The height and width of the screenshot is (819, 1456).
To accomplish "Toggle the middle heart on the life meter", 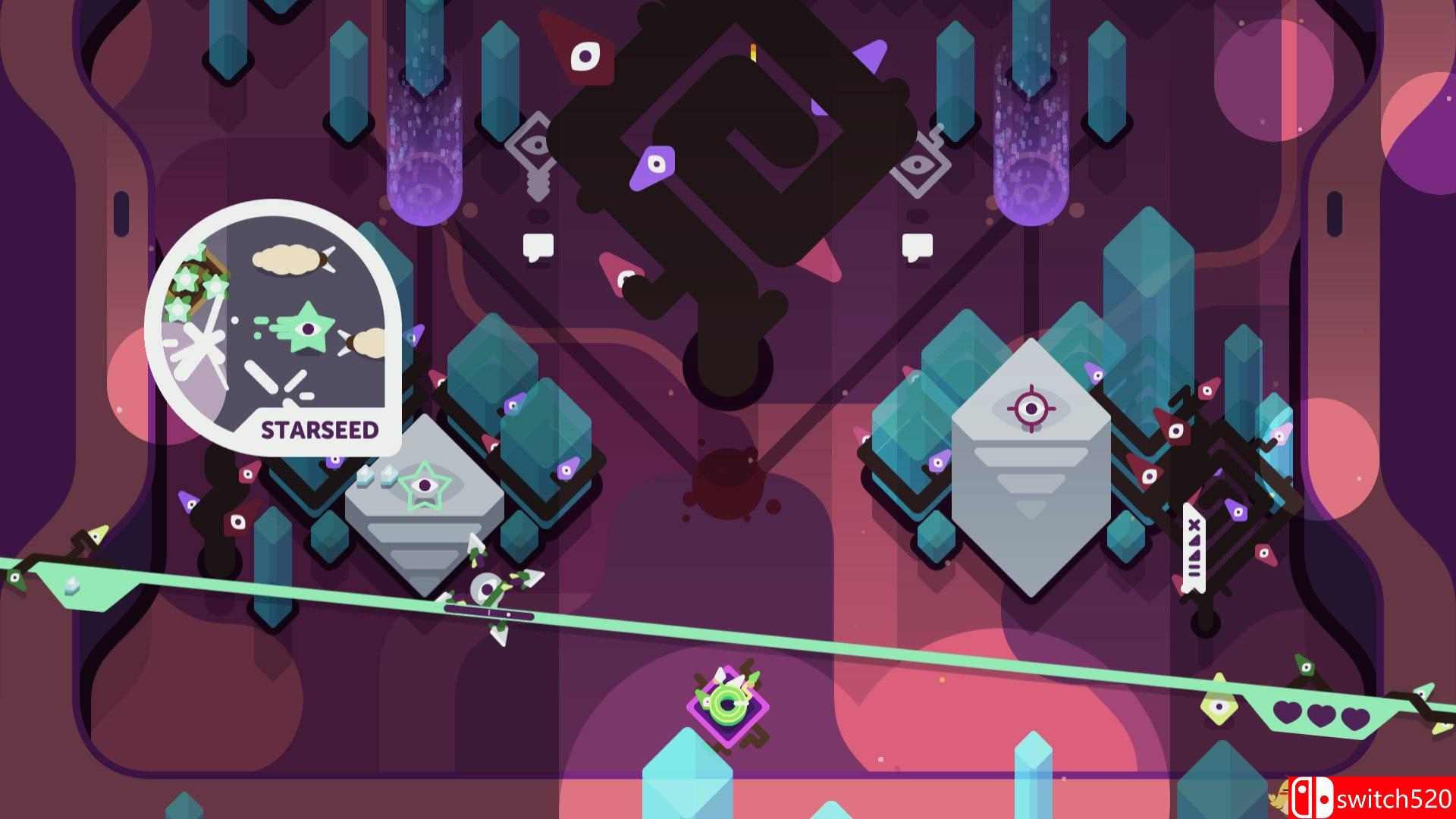I will click(x=1323, y=717).
